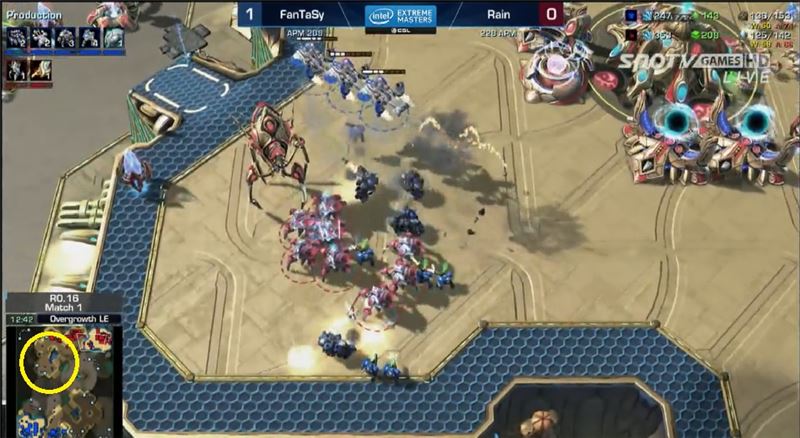Choose Rain's name on the scoreboard
Image resolution: width=800 pixels, height=438 pixels.
(x=502, y=14)
